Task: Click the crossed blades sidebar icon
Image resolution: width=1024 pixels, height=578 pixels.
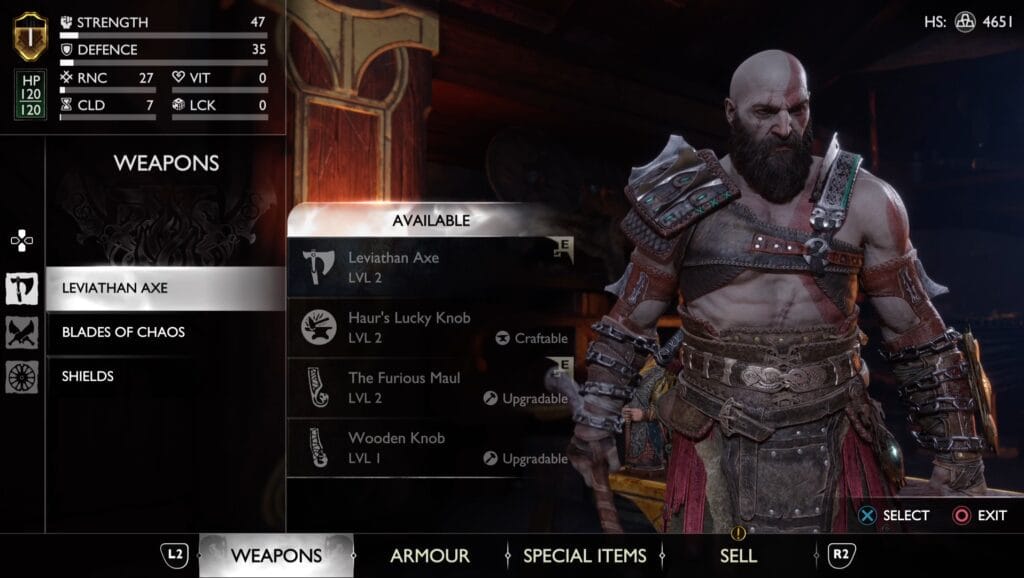Action: [21, 332]
